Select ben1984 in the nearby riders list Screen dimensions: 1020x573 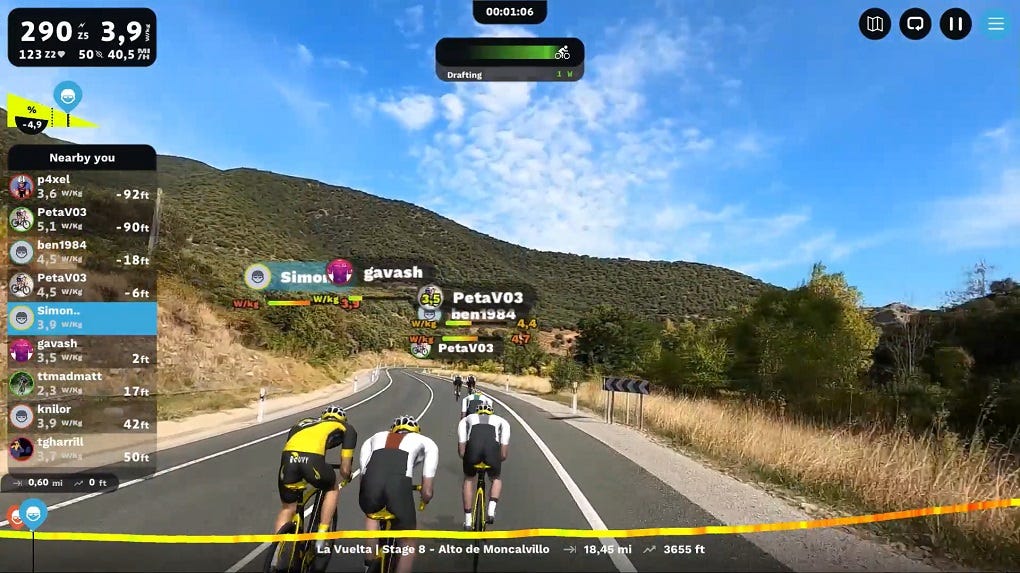82,252
